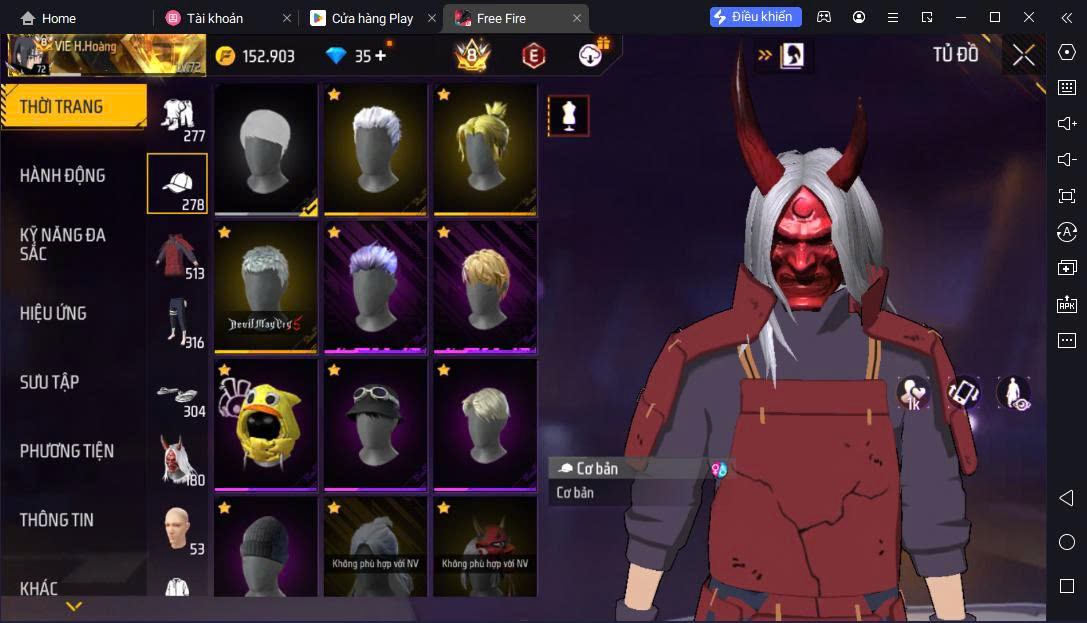Choose the pants subcategory (316)

click(x=177, y=322)
